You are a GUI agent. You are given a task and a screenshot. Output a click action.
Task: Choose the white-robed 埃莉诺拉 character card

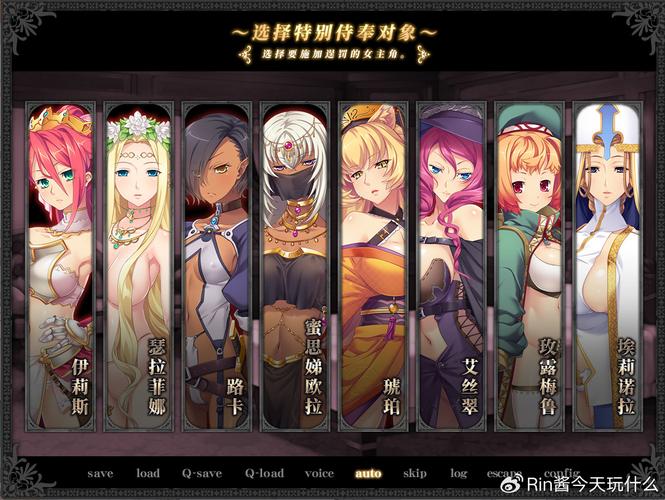pos(606,265)
